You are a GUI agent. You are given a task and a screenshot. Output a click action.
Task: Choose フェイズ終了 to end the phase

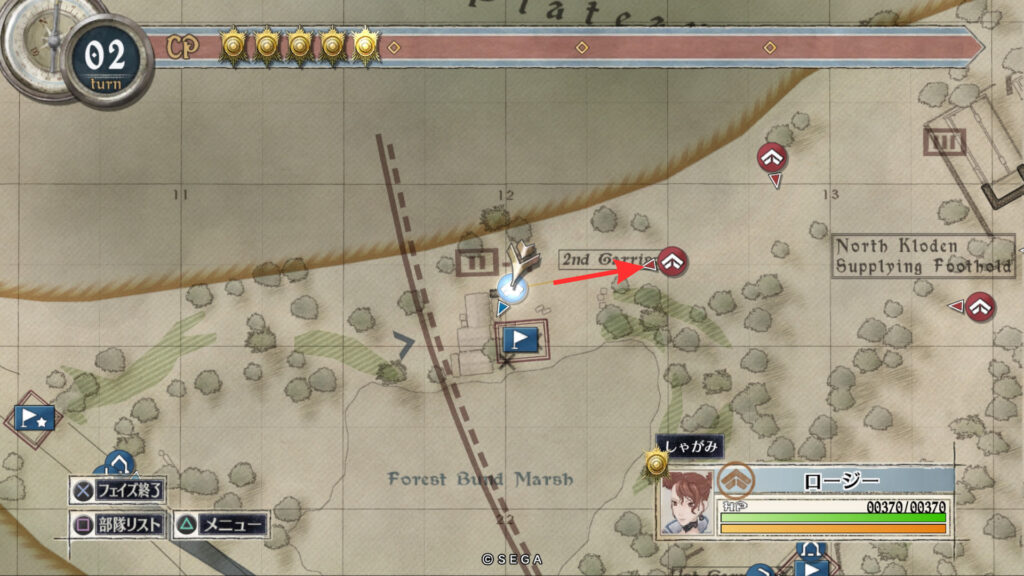(x=117, y=491)
